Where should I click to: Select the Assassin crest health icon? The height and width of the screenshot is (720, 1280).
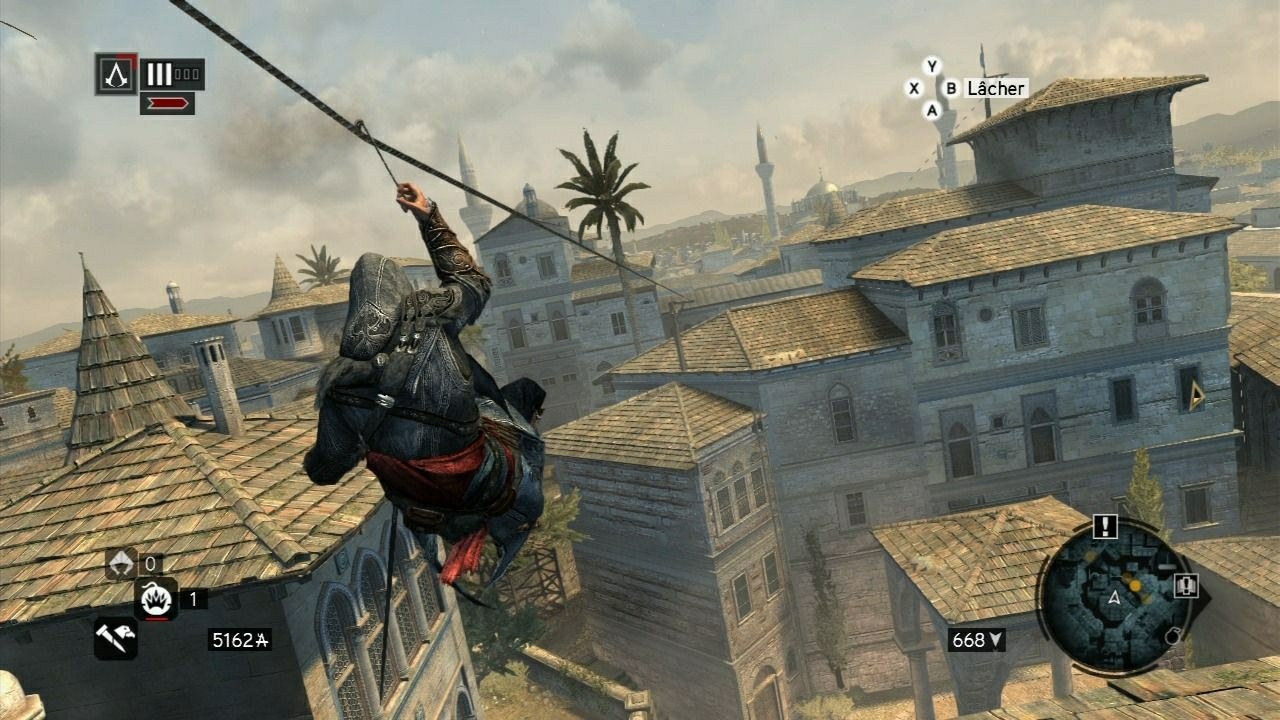pos(115,73)
